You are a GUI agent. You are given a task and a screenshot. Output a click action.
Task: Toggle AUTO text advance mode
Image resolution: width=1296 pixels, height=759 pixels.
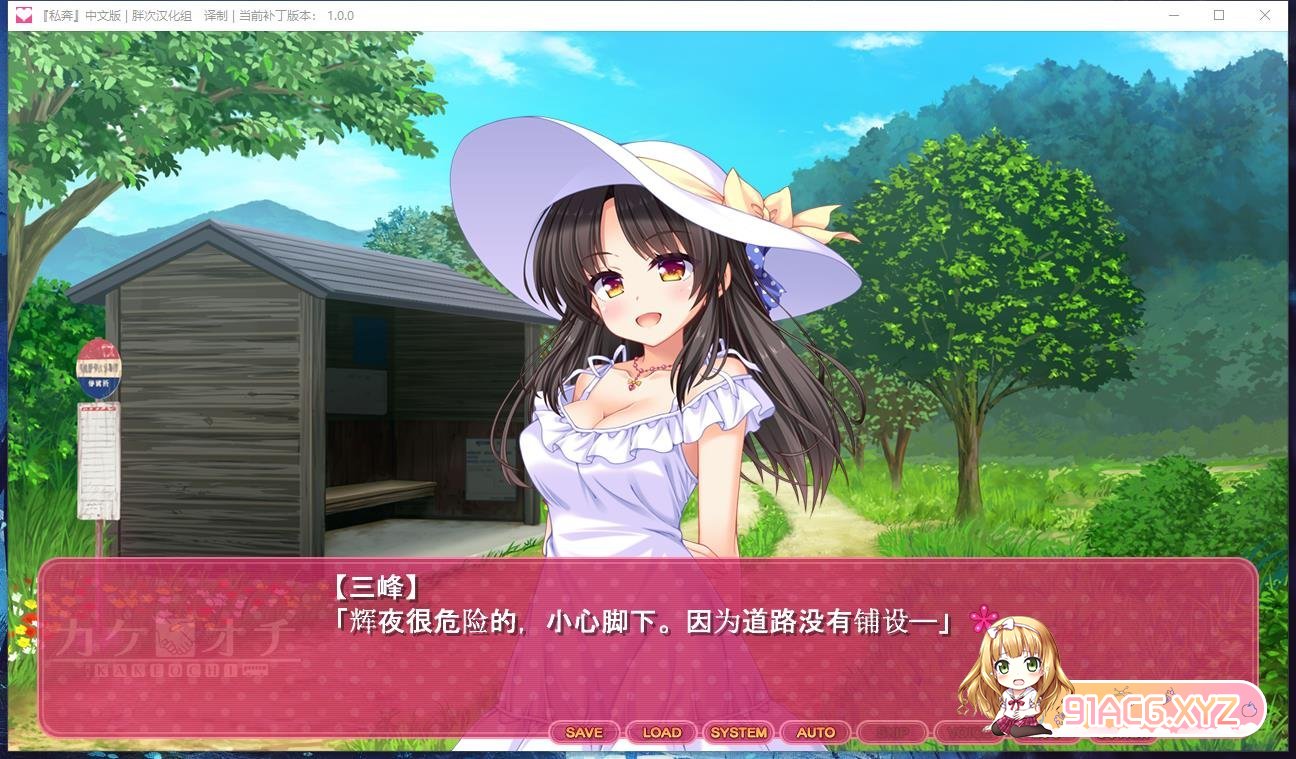[x=815, y=733]
